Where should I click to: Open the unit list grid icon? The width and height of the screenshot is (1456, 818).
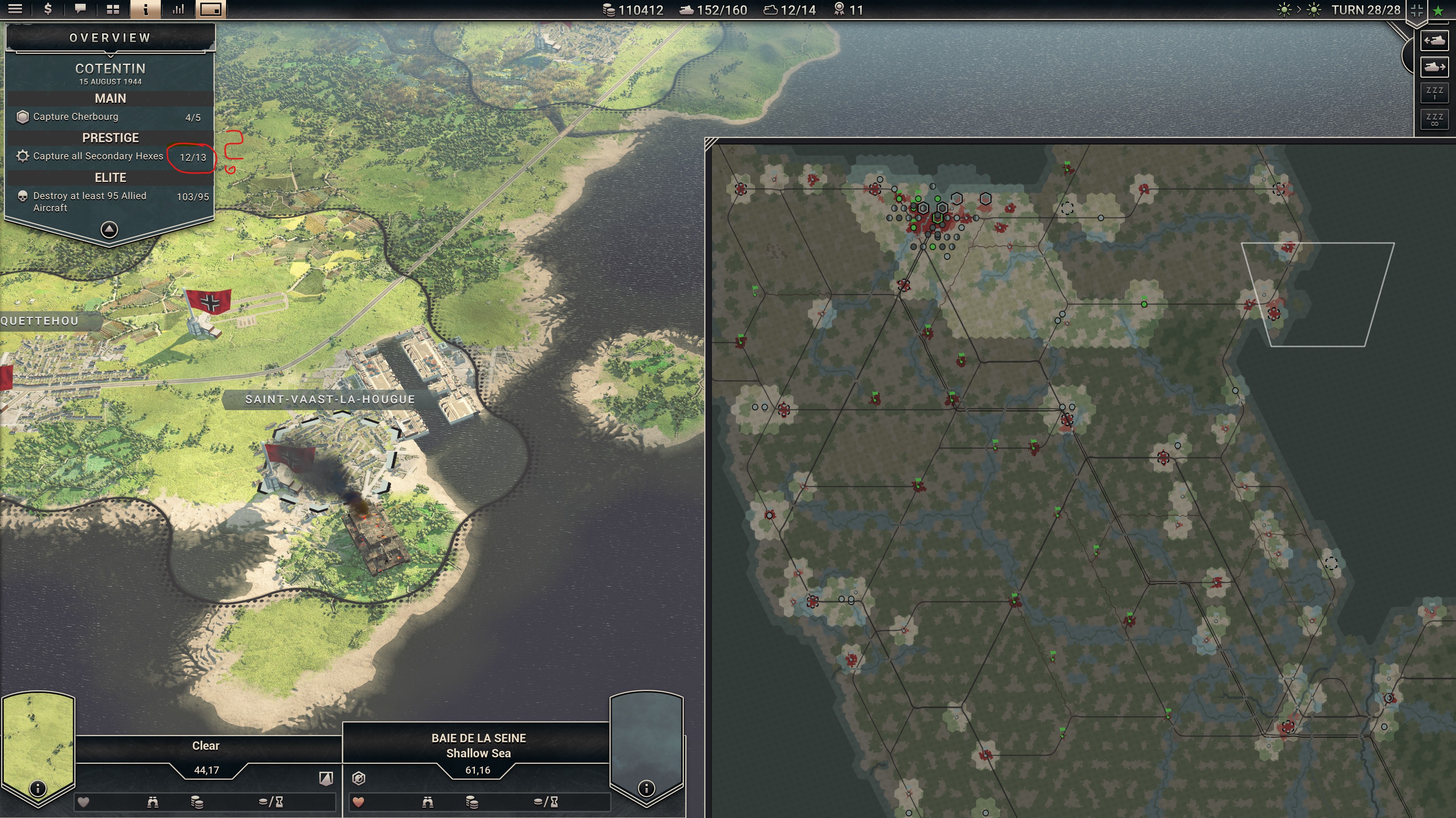[x=113, y=9]
